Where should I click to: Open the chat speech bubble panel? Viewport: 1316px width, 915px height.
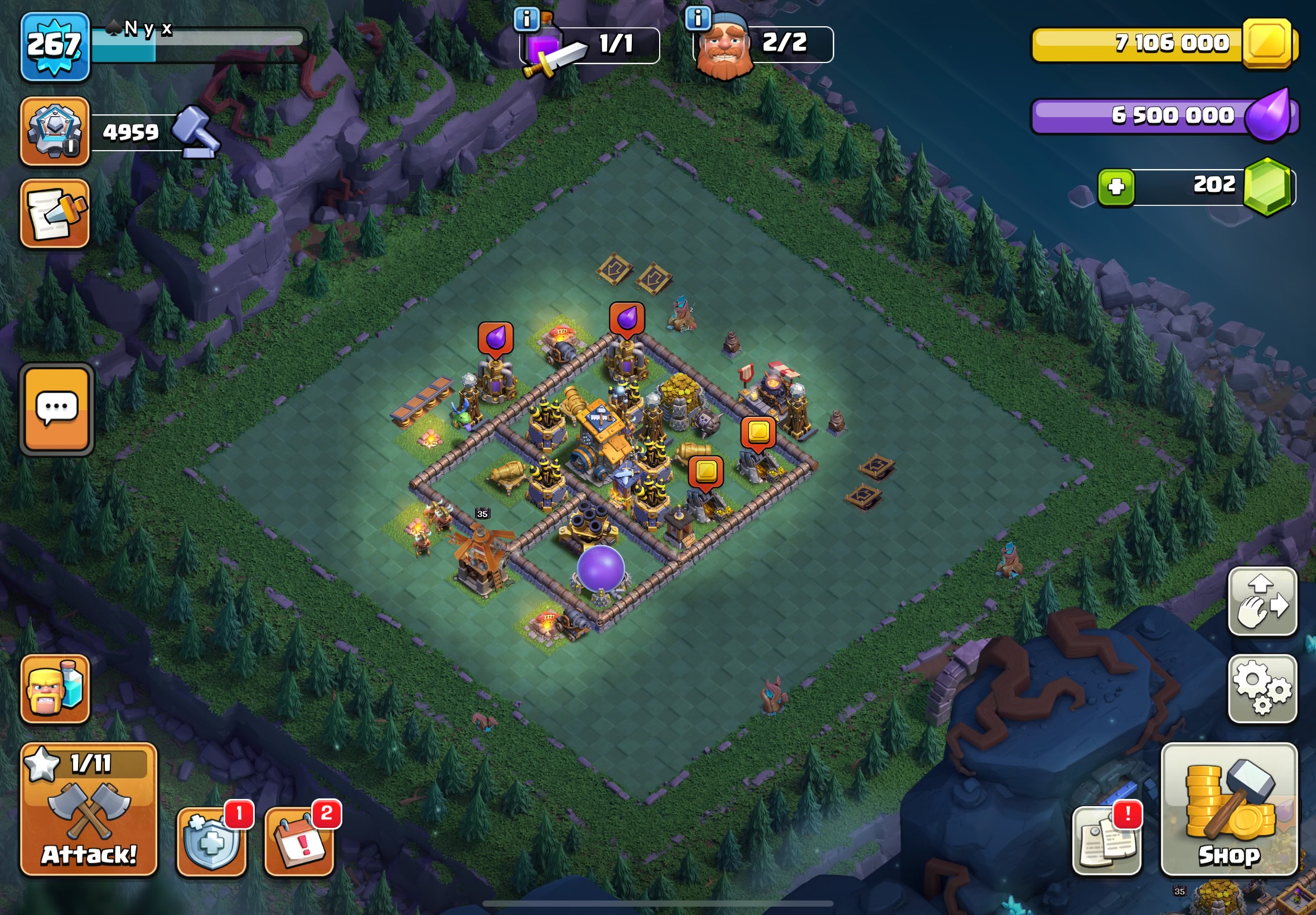[x=57, y=409]
